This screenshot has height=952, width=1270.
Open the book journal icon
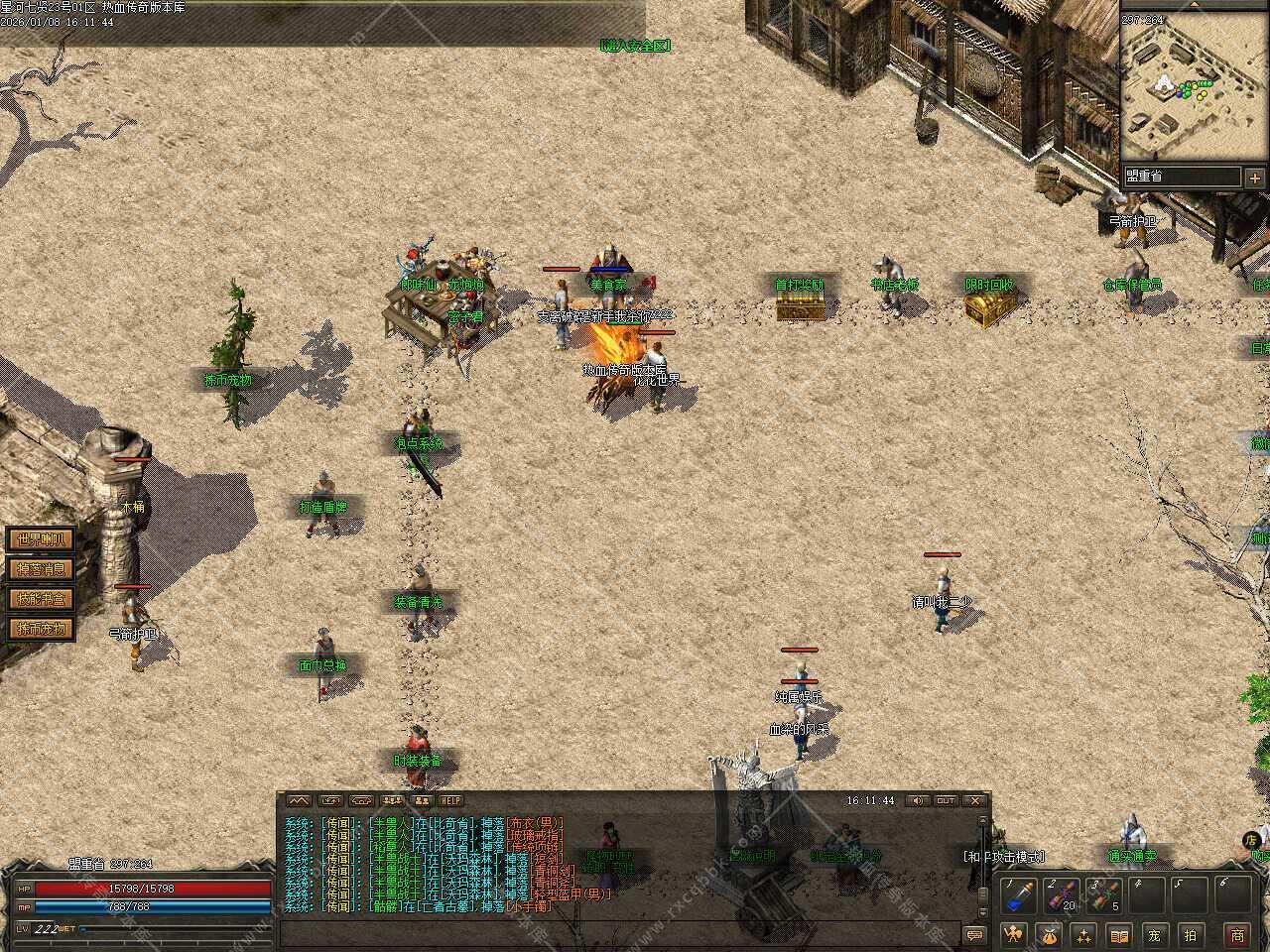pos(1118,934)
